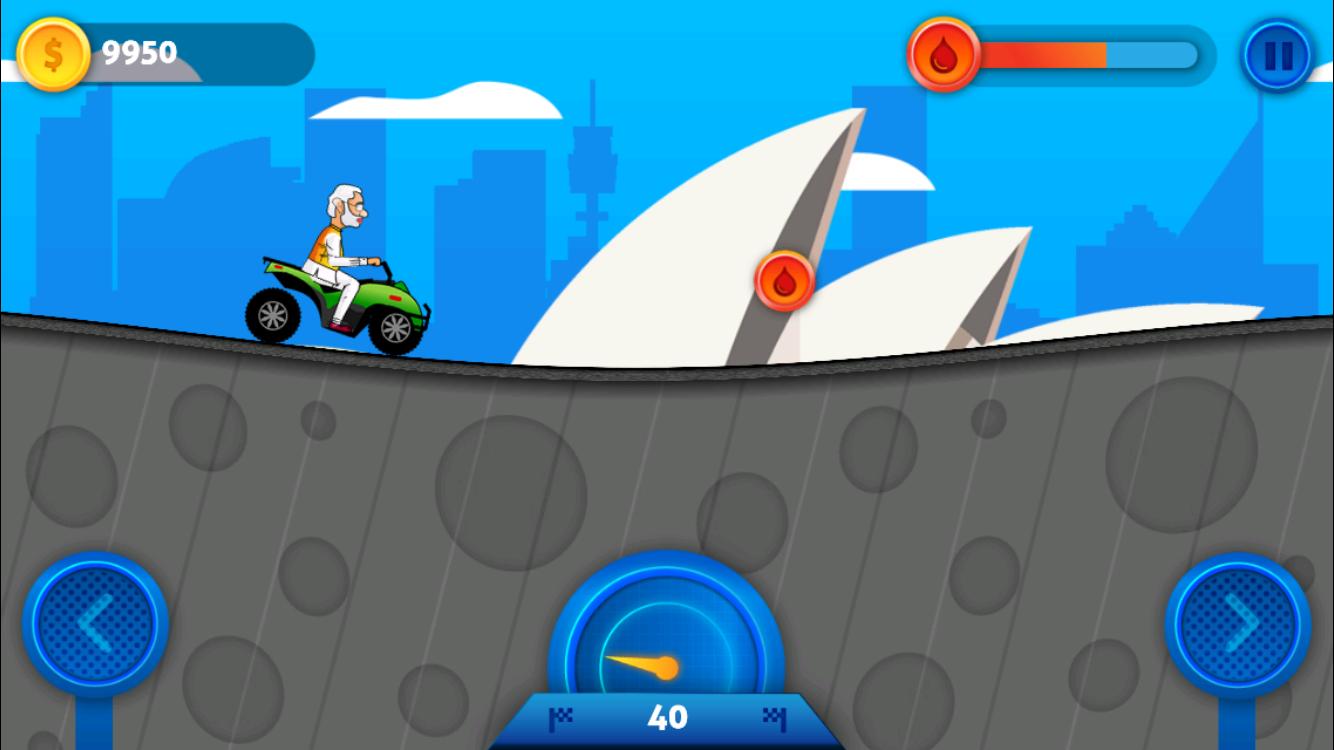Image resolution: width=1334 pixels, height=750 pixels.
Task: Collect the floating fuel pickup
Action: [783, 281]
